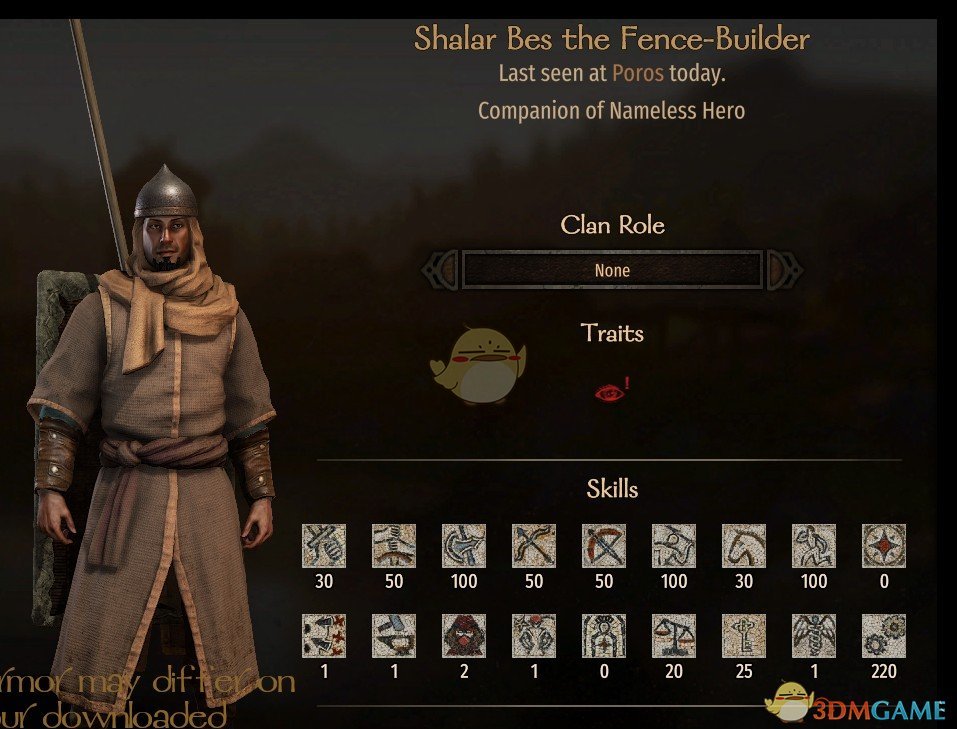Choose the Scouting footprints skill icon

click(x=324, y=636)
